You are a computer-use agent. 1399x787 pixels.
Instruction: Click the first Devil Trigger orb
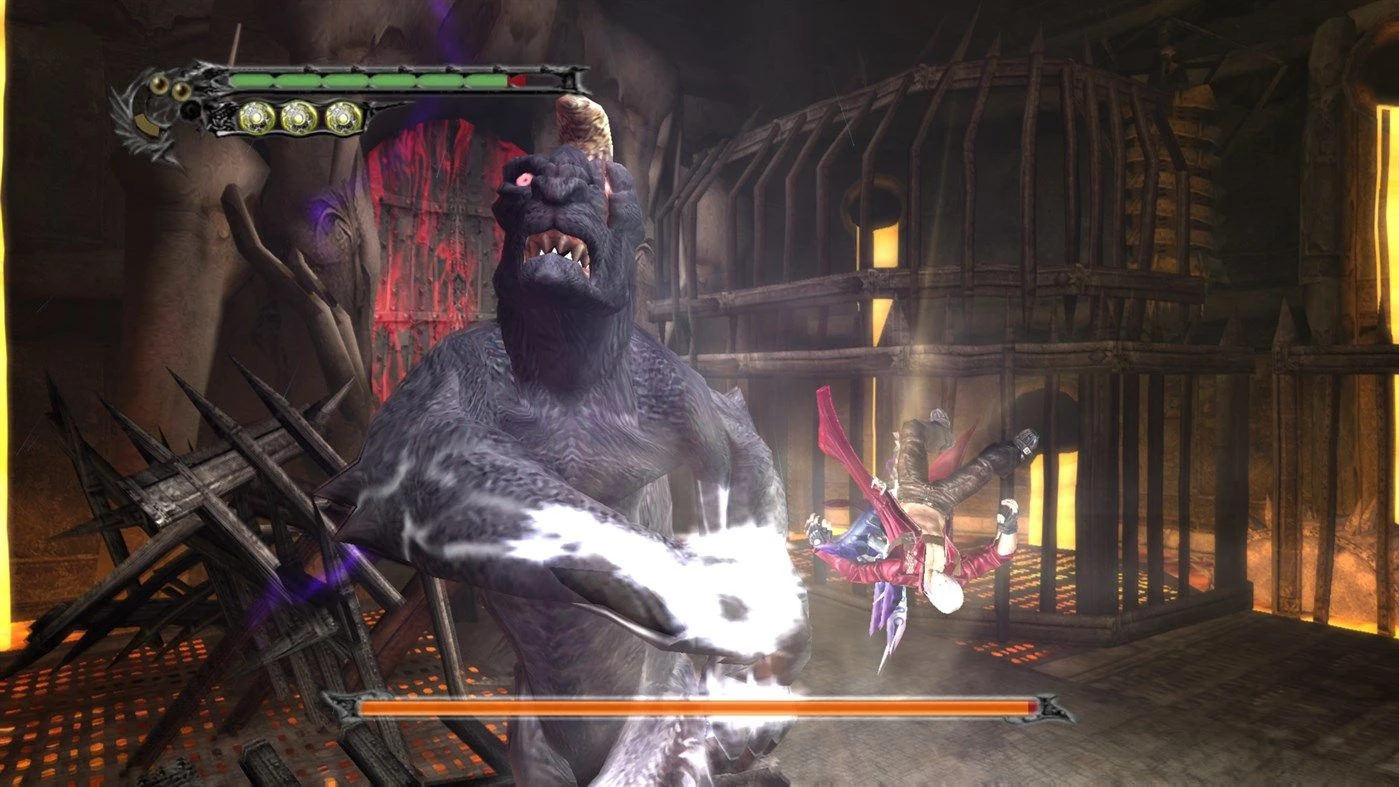click(255, 117)
